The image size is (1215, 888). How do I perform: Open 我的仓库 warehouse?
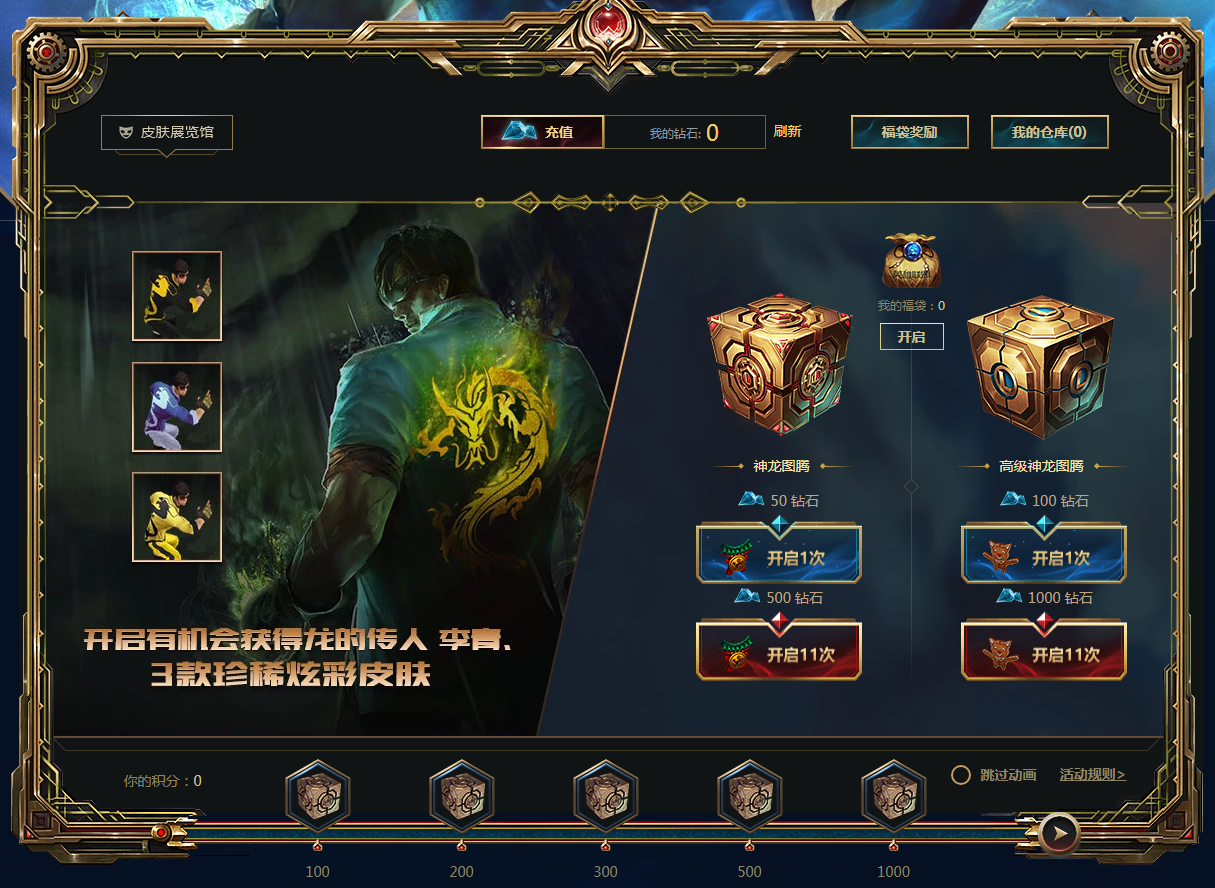coord(1049,132)
